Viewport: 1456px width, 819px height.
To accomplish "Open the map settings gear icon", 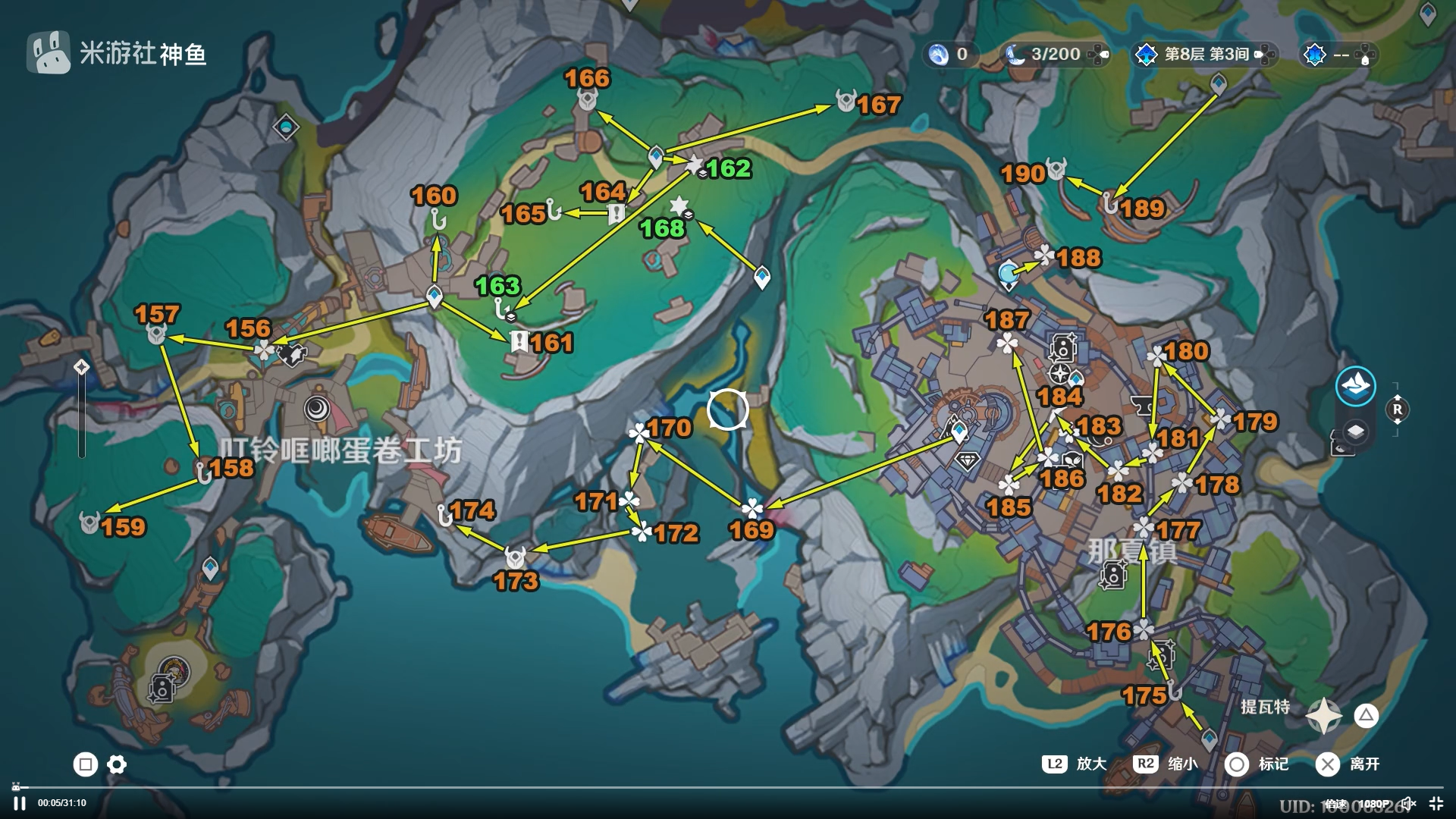I will 117,764.
